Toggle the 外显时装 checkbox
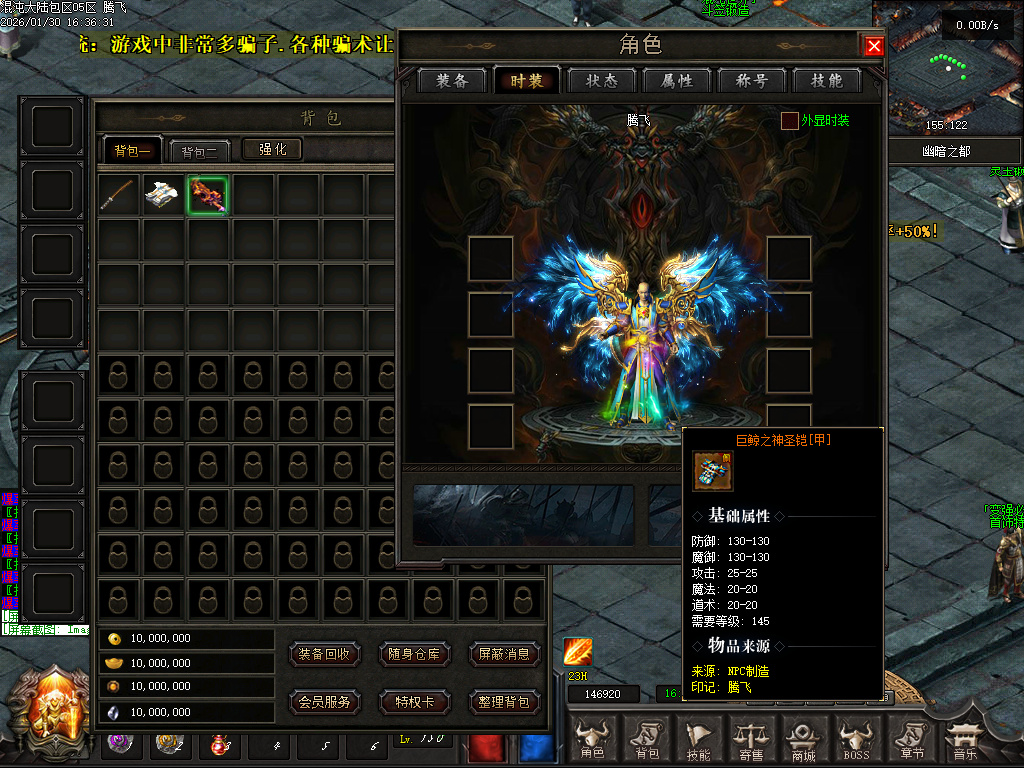1024x768 pixels. click(x=790, y=121)
